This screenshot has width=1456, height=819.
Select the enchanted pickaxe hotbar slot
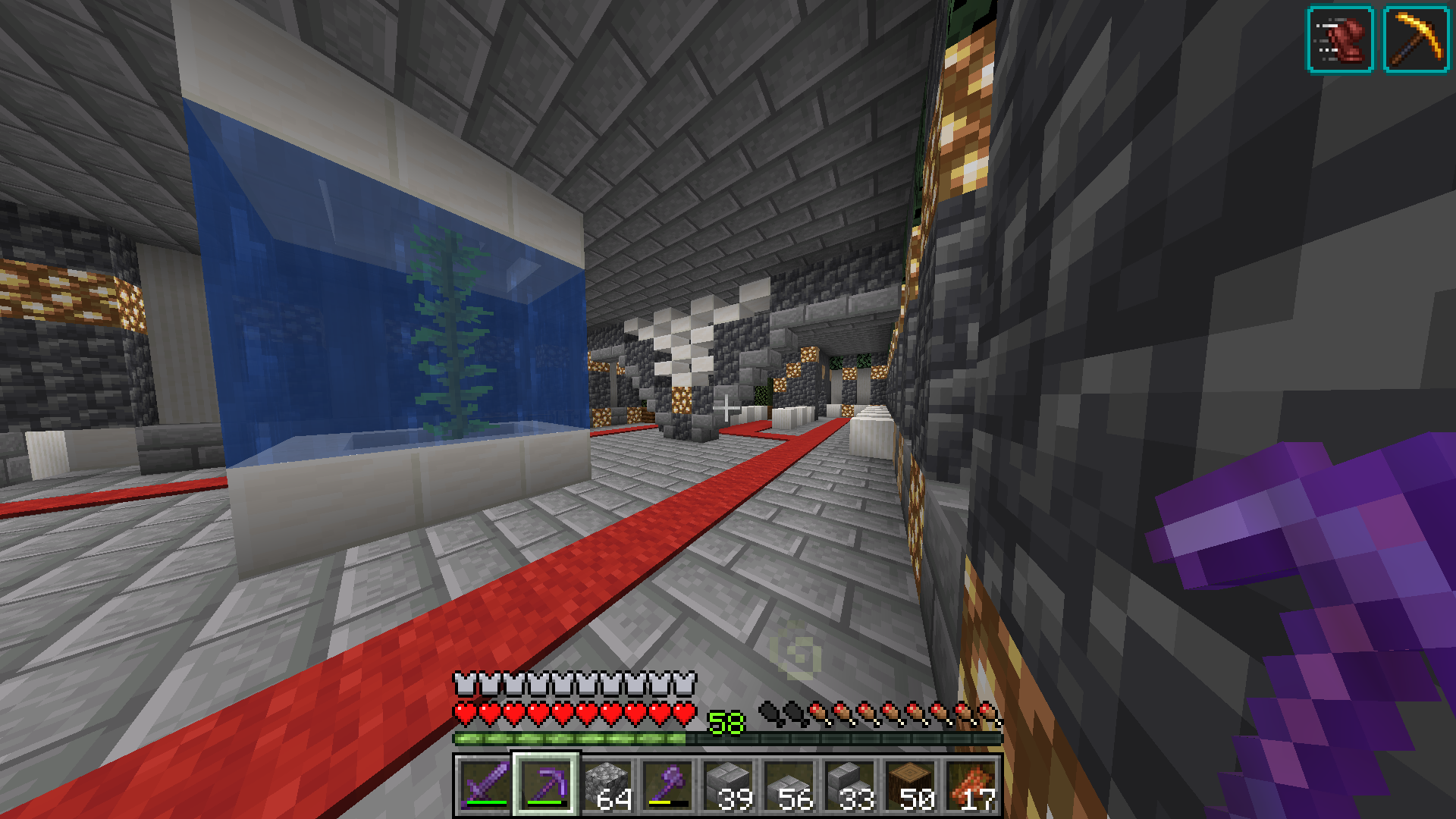[546, 786]
